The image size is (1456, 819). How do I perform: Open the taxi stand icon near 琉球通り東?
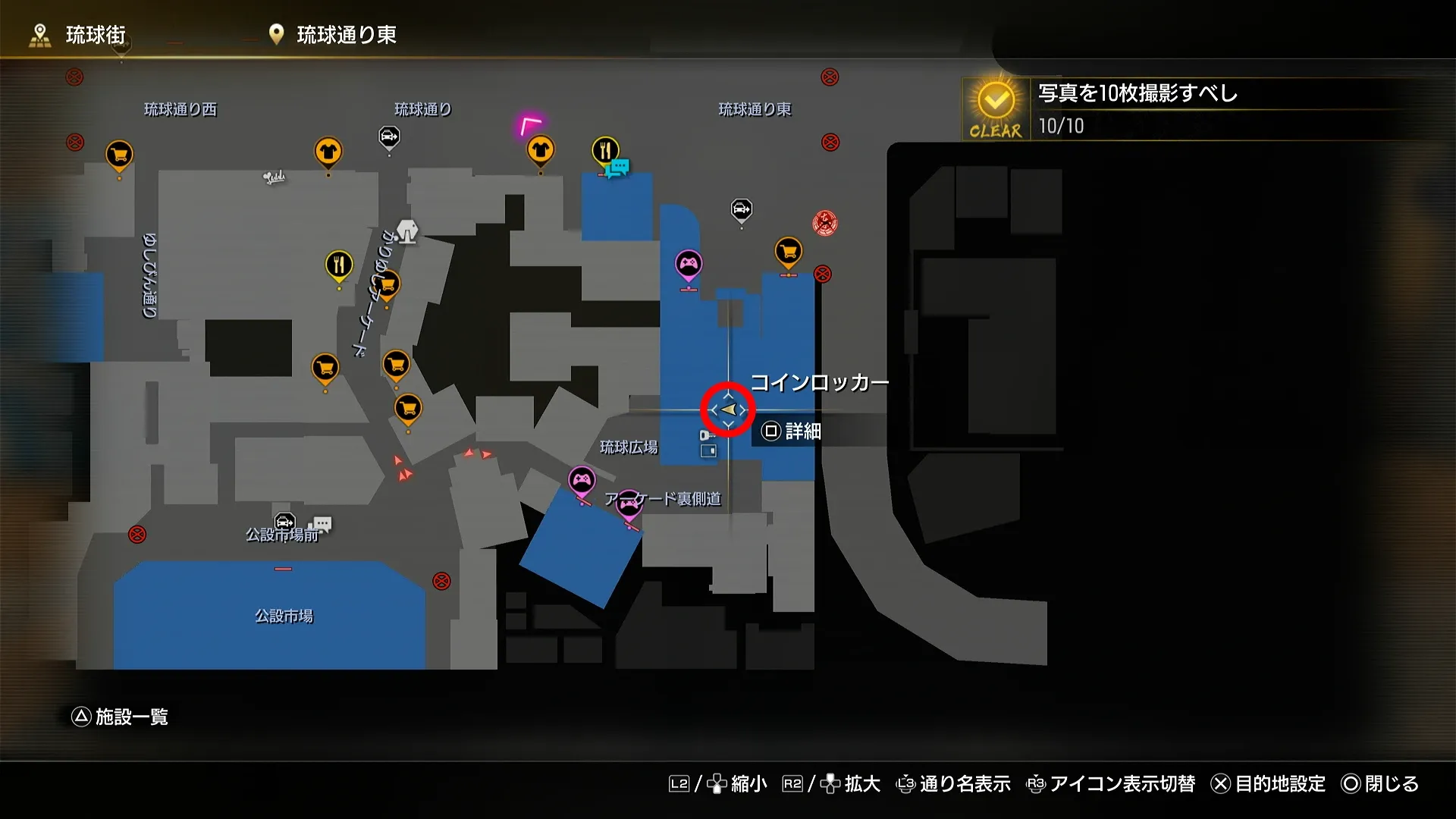740,210
